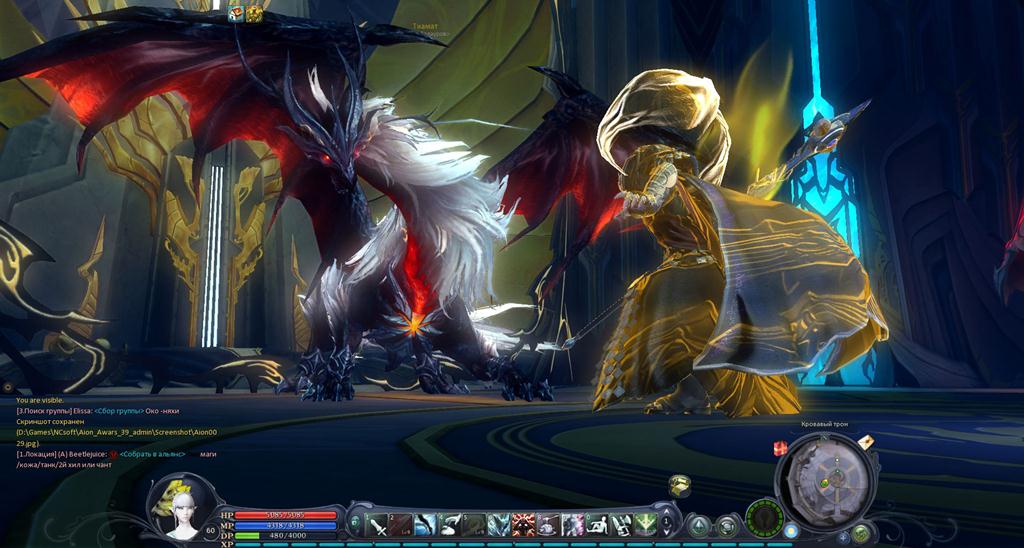Viewport: 1024px width, 548px height.
Task: Click the <Собрать в альянс> chat link
Action: 157,454
